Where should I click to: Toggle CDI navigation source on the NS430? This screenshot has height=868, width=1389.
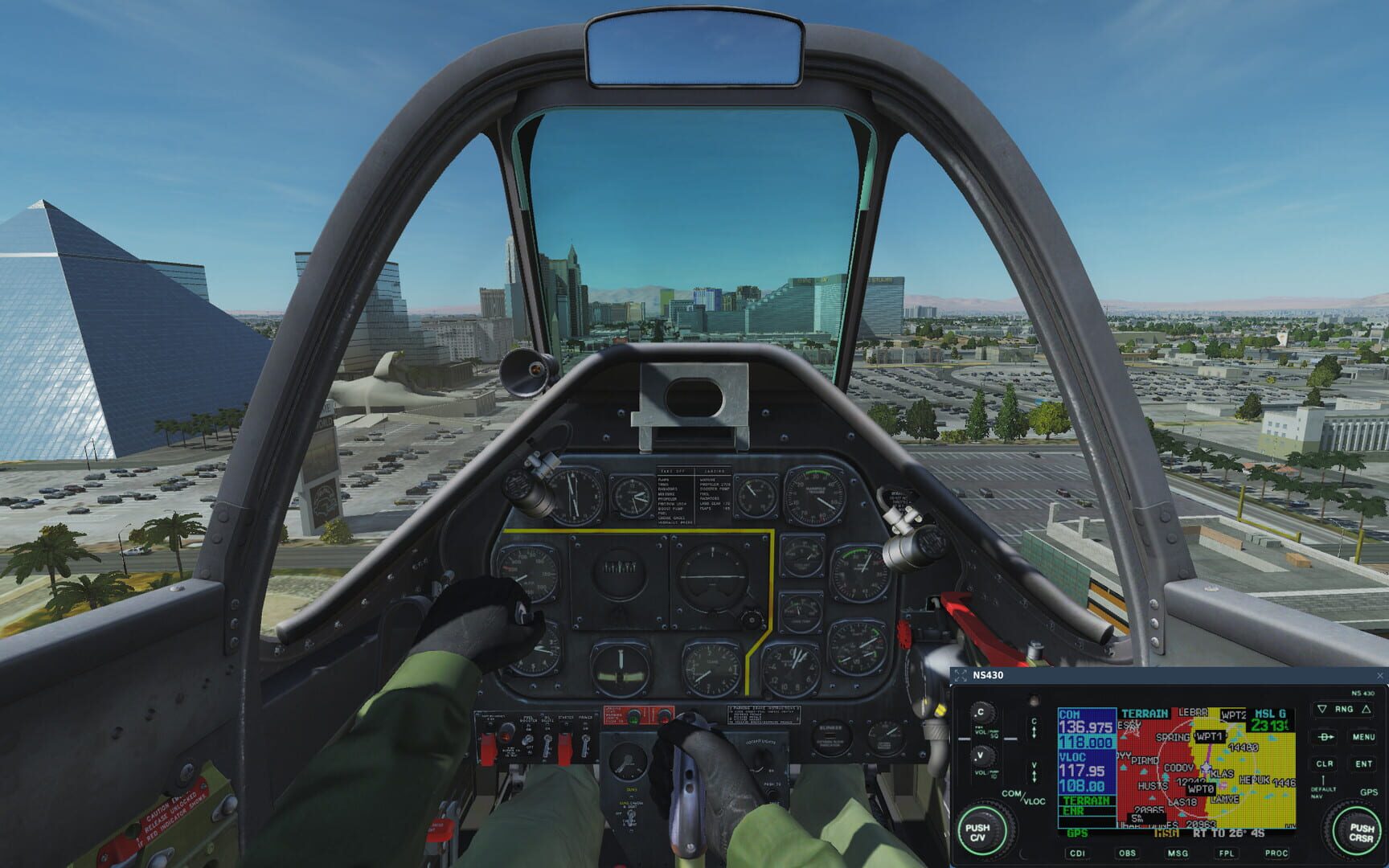[x=1077, y=853]
